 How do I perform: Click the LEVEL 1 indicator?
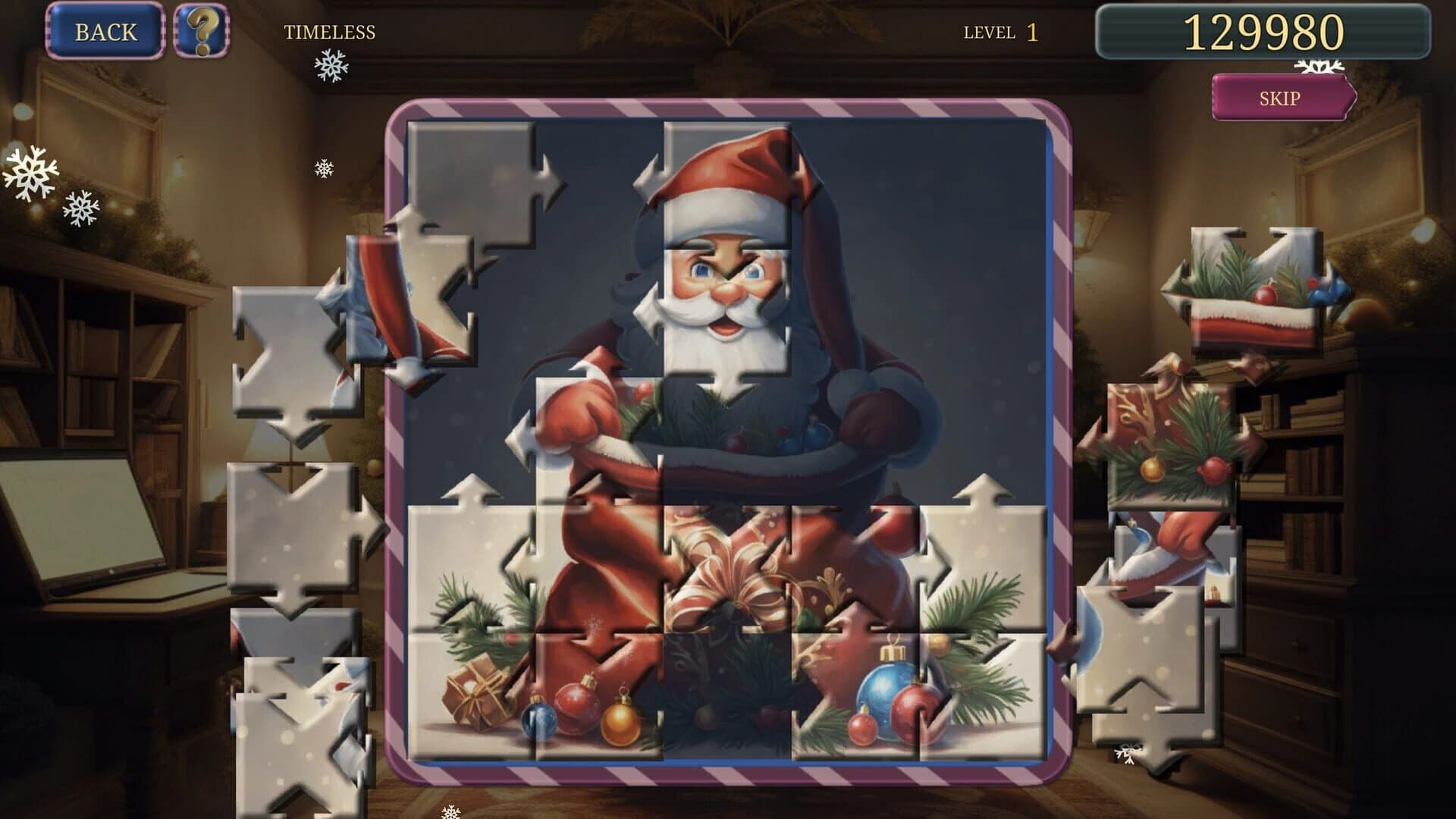[1001, 32]
